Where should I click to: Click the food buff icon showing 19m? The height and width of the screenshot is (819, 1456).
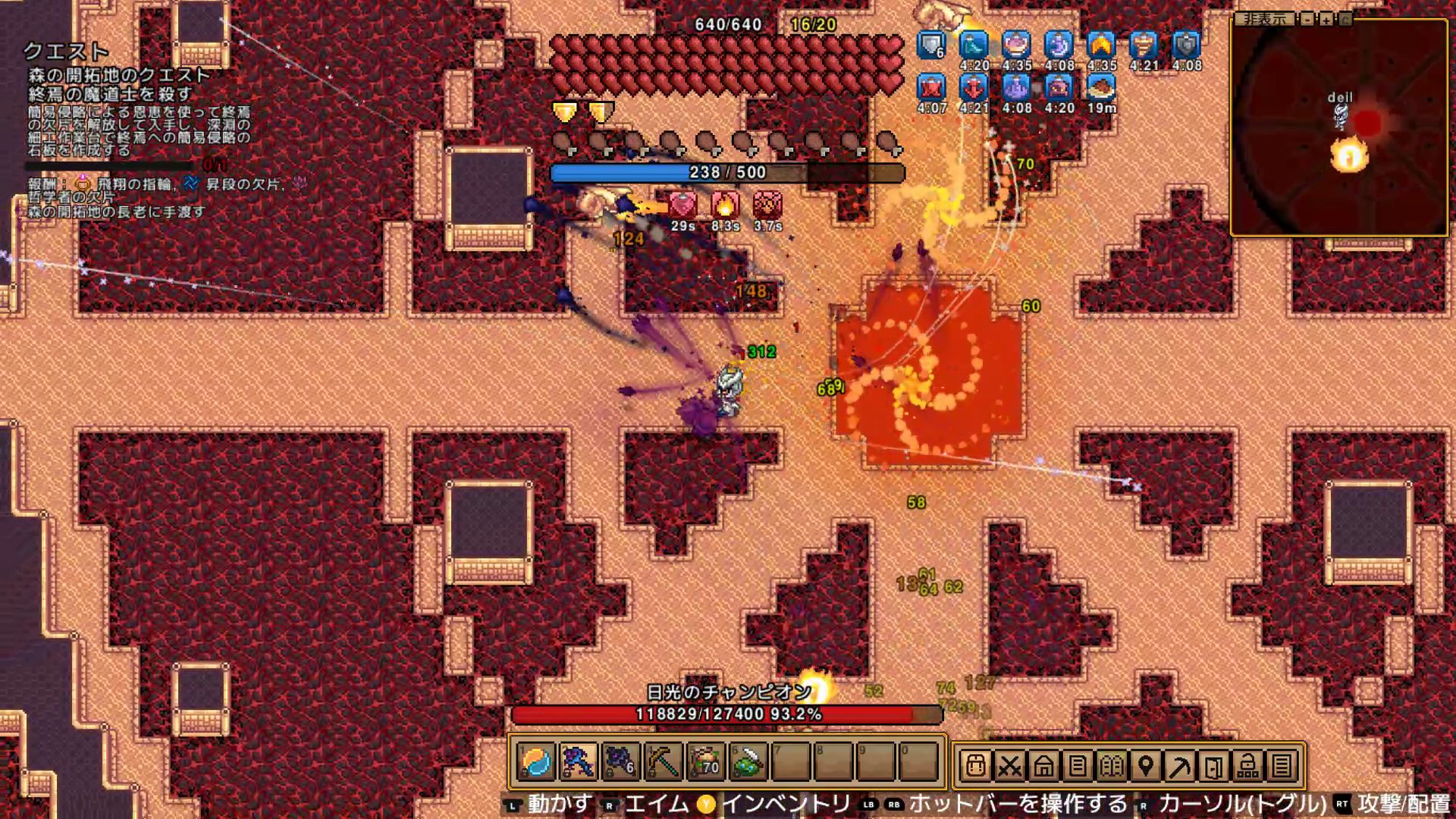[x=1101, y=88]
